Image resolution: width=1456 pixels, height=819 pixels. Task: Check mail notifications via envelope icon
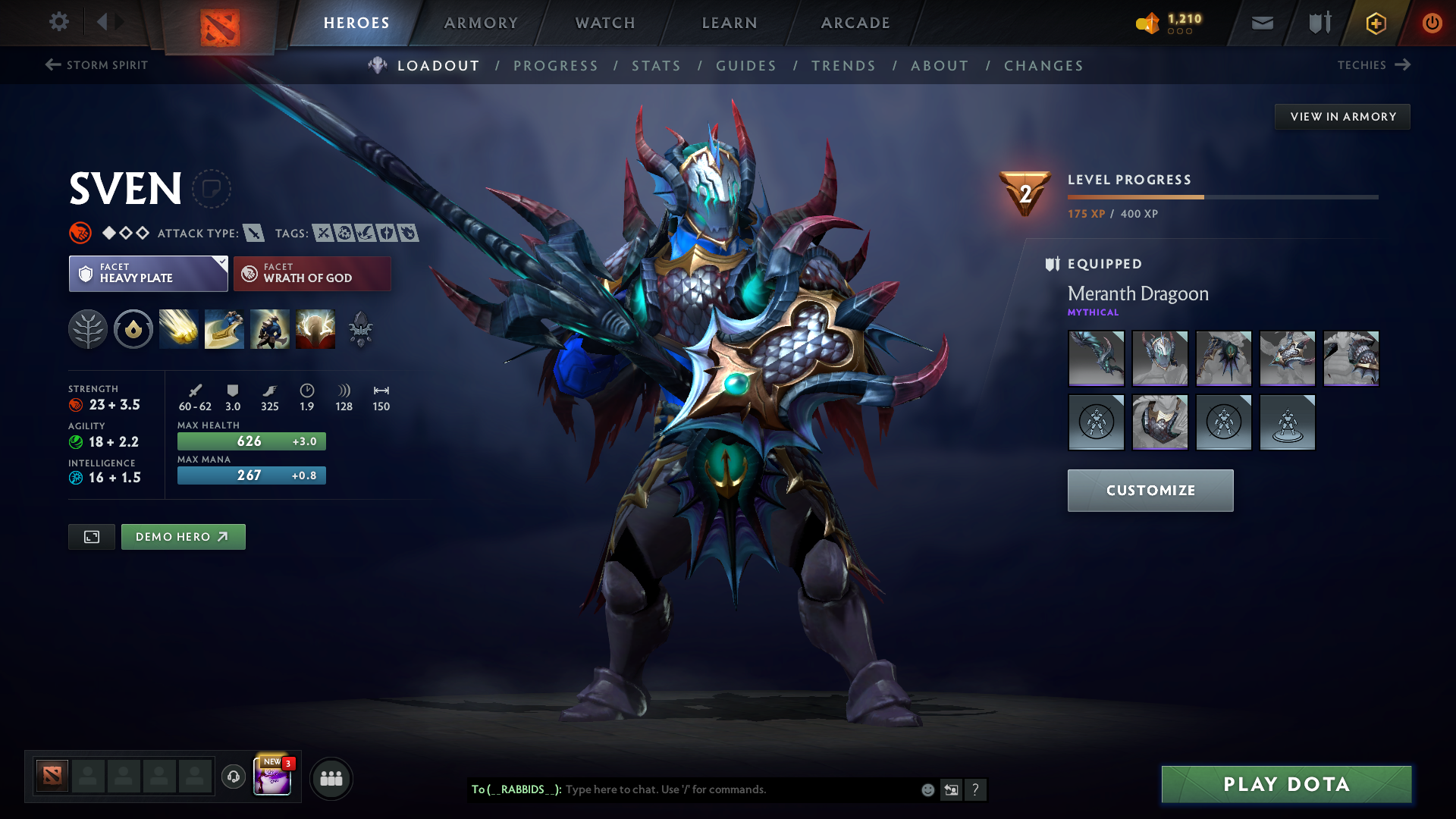1261,23
